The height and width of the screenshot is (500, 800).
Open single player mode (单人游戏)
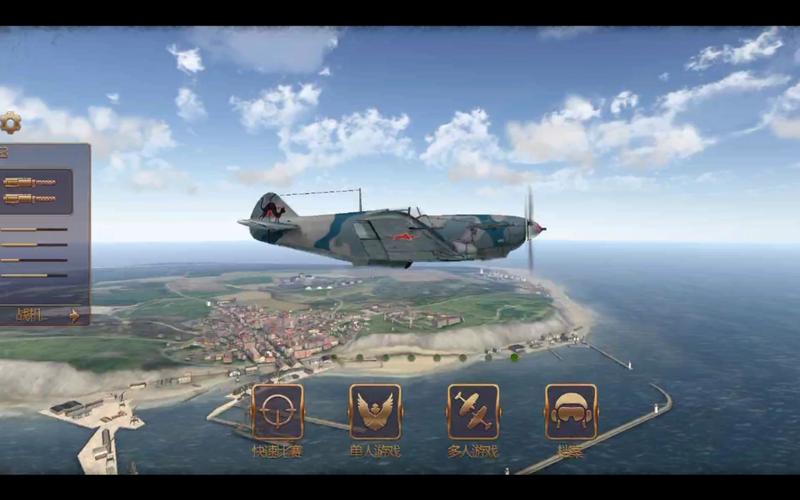coord(375,412)
